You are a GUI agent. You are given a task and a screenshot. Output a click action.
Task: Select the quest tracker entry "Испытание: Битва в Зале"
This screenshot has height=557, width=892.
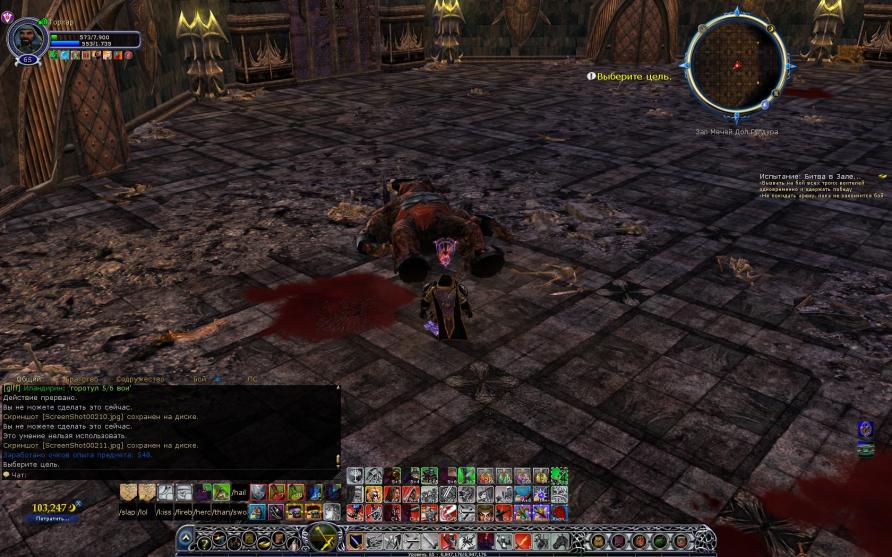tap(810, 177)
